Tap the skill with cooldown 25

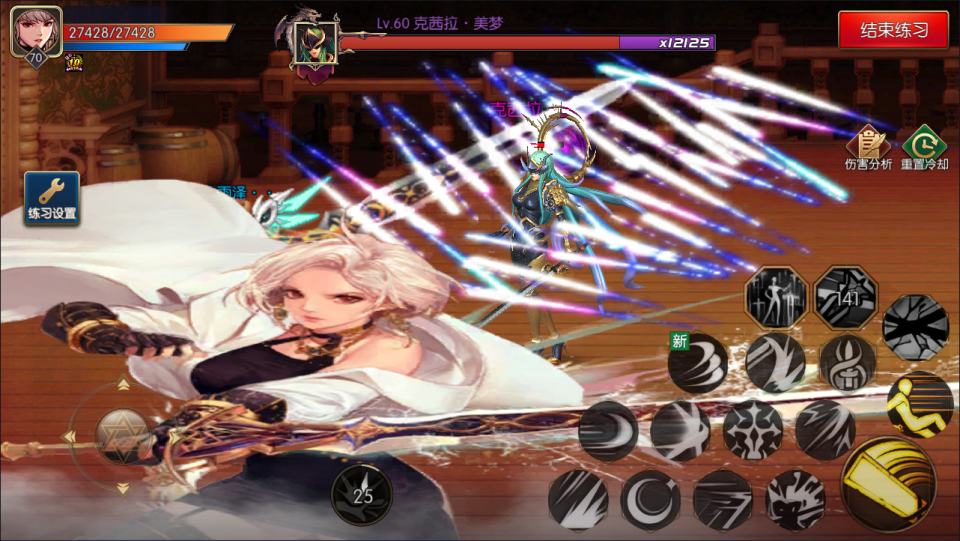[x=361, y=494]
